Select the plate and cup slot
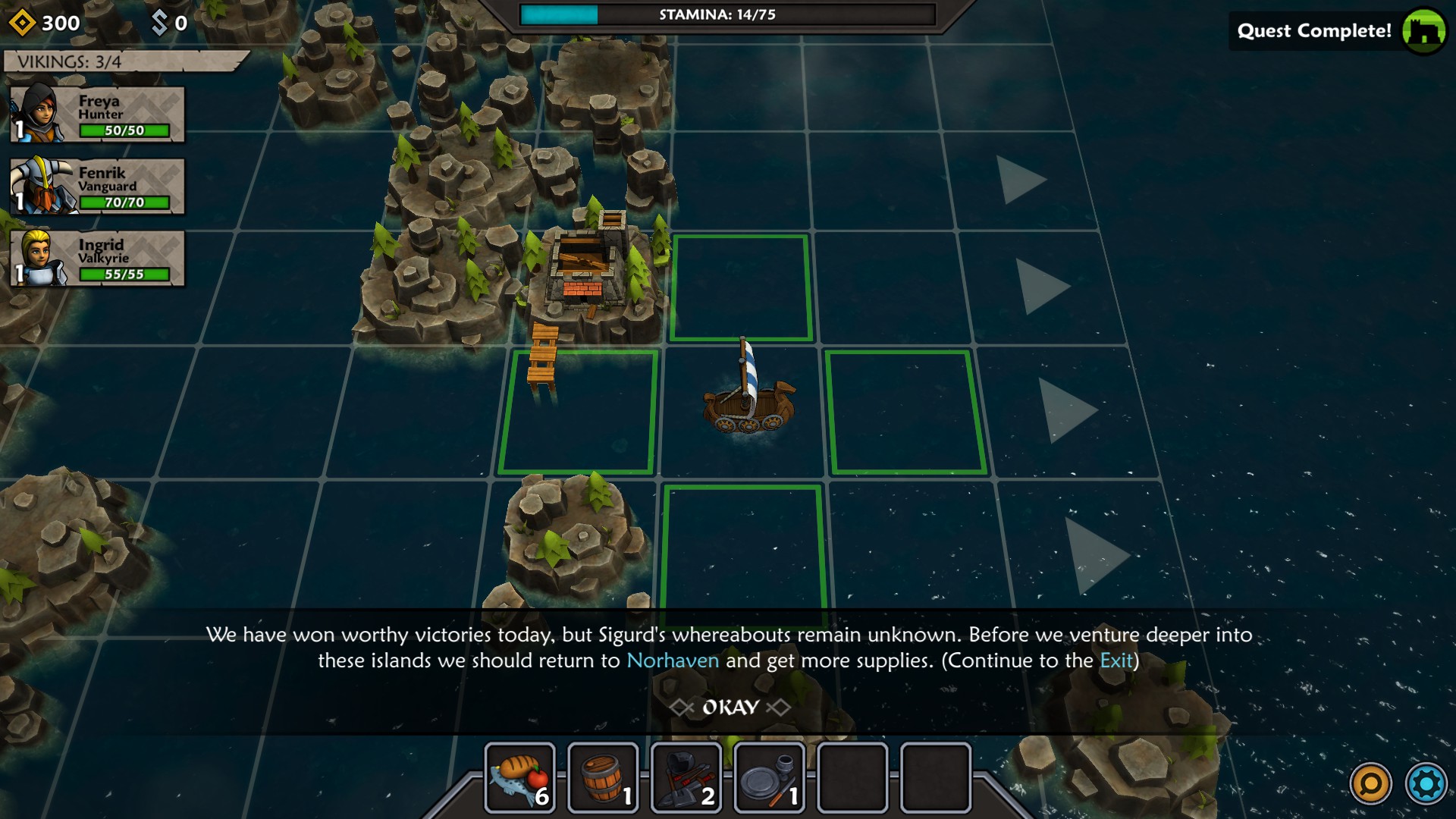 point(770,778)
